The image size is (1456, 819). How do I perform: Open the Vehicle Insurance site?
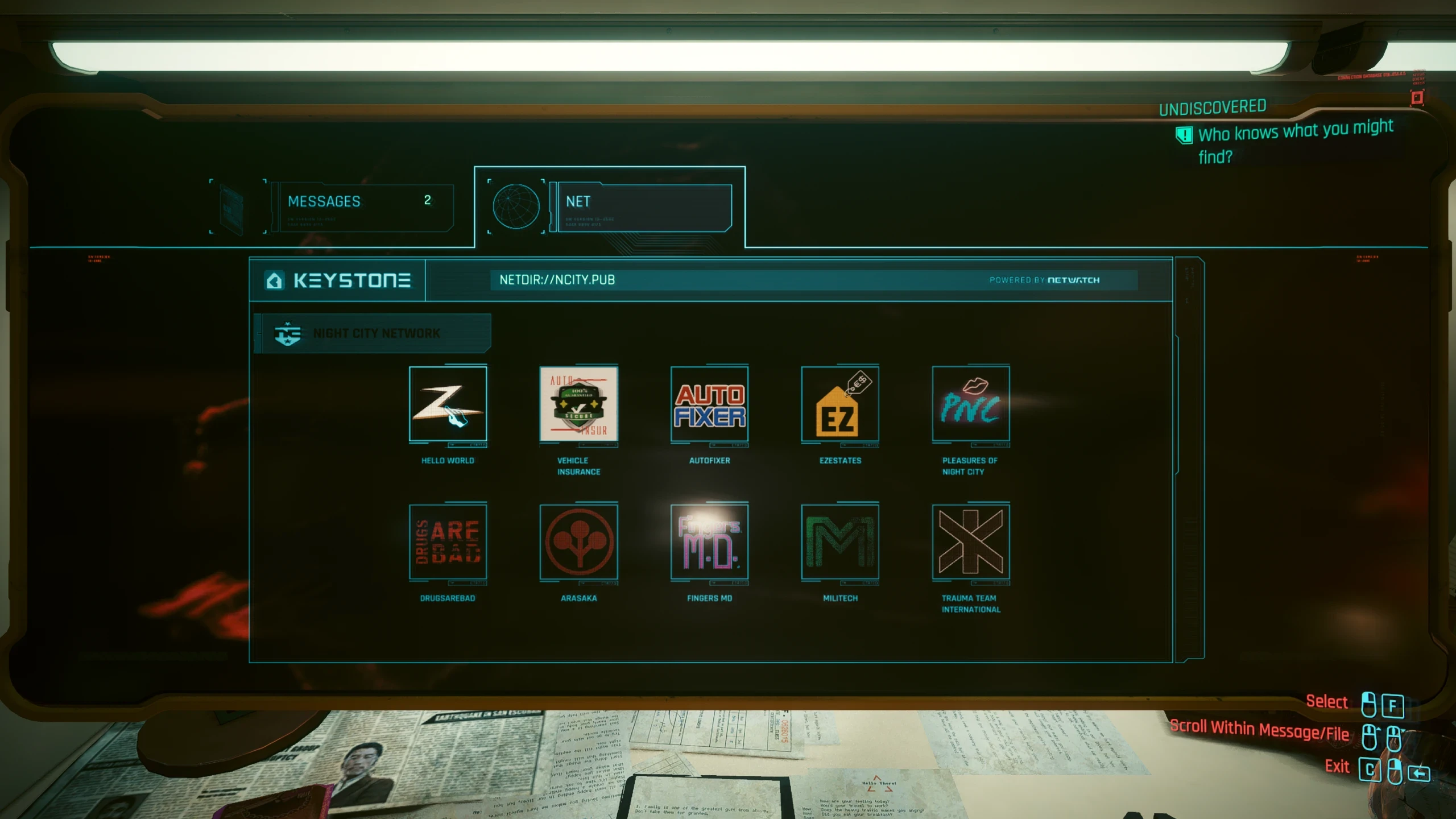[x=578, y=405]
